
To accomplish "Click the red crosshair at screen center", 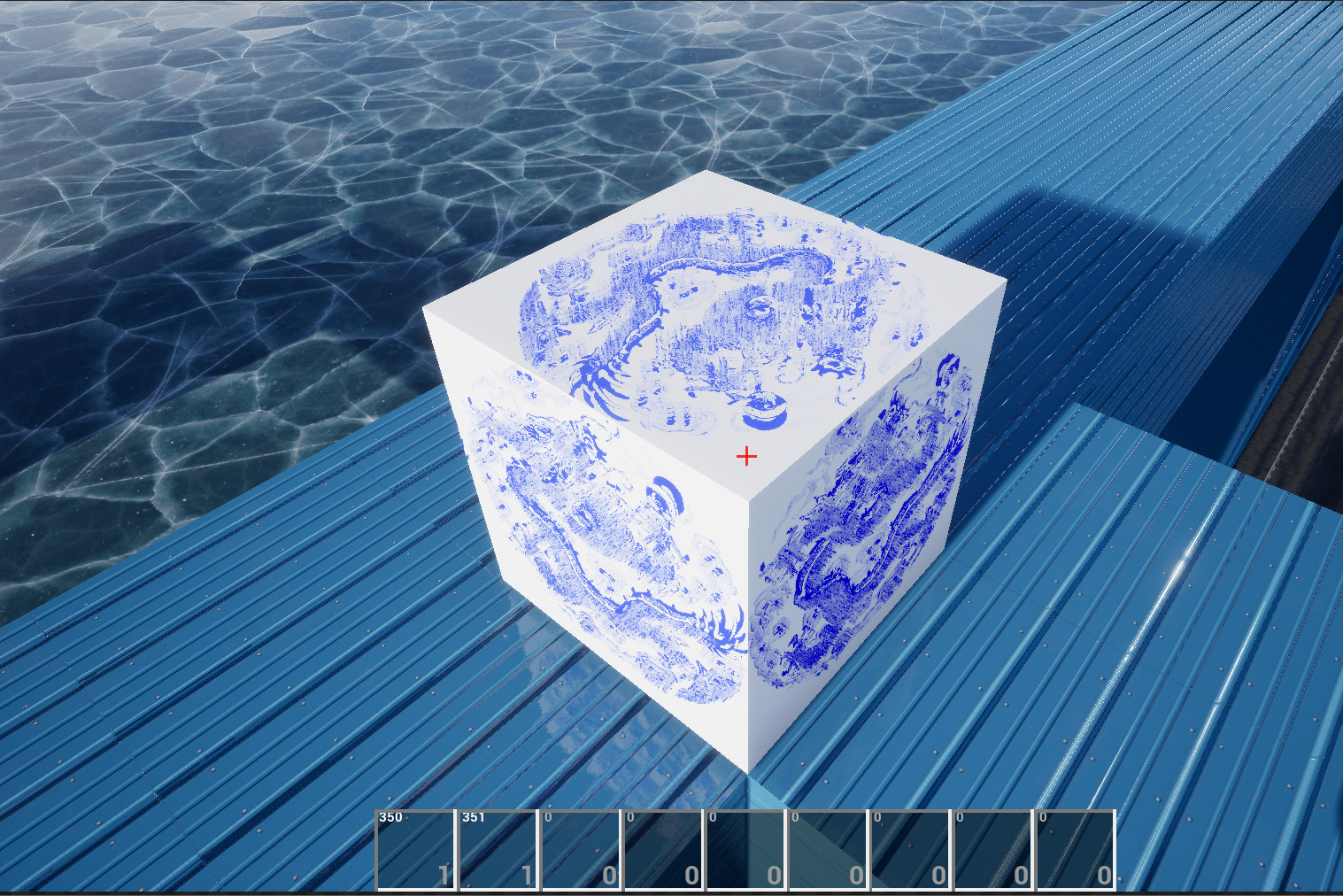I will (x=748, y=456).
